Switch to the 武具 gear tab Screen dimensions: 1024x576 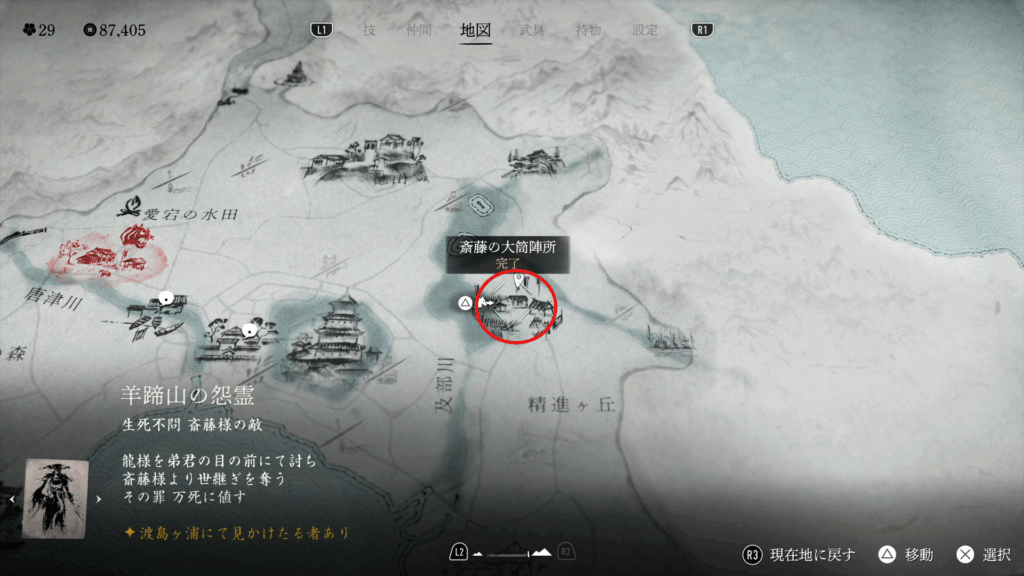pos(533,30)
